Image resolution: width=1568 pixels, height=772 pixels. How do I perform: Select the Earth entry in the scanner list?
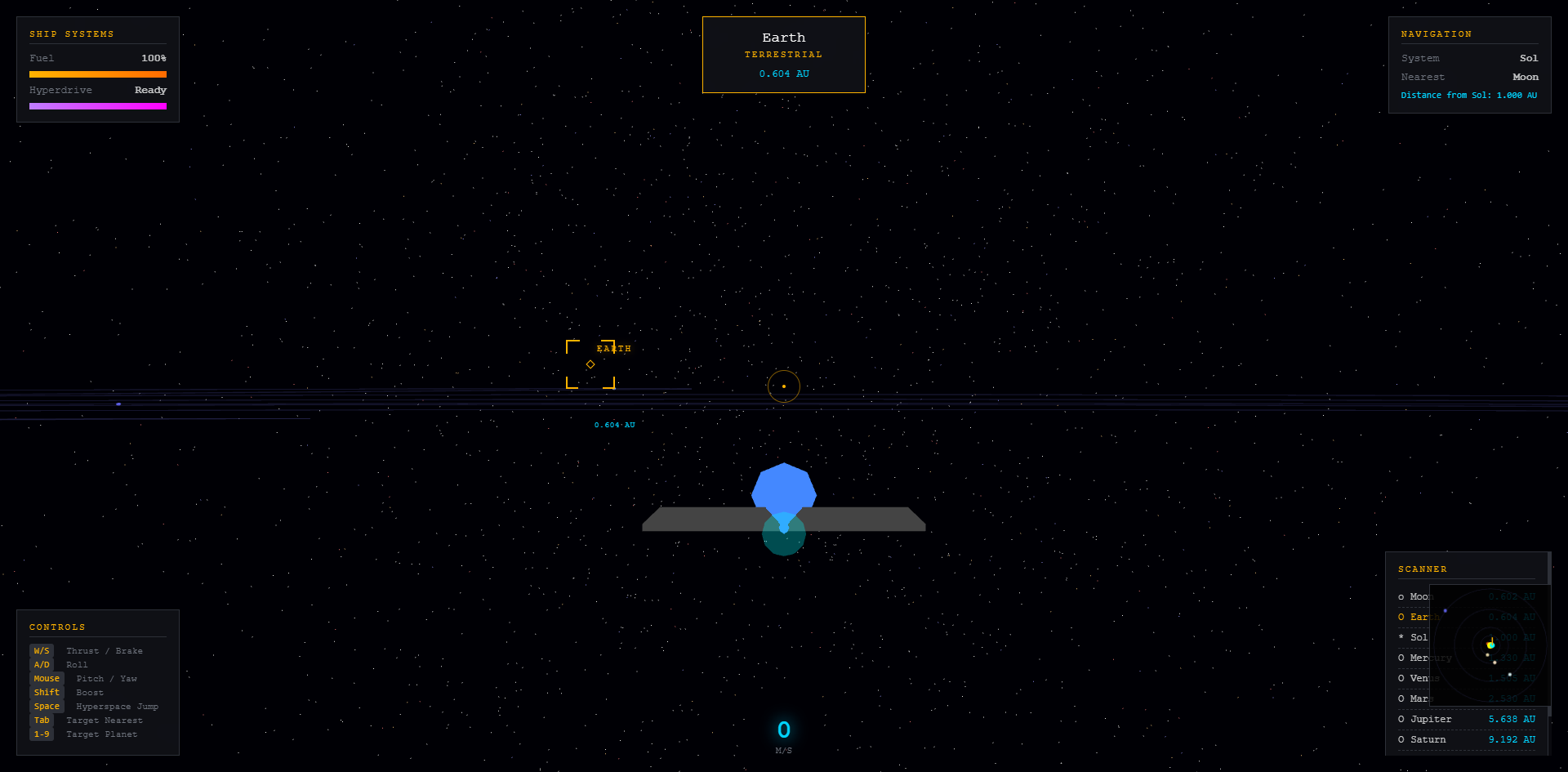(1421, 617)
